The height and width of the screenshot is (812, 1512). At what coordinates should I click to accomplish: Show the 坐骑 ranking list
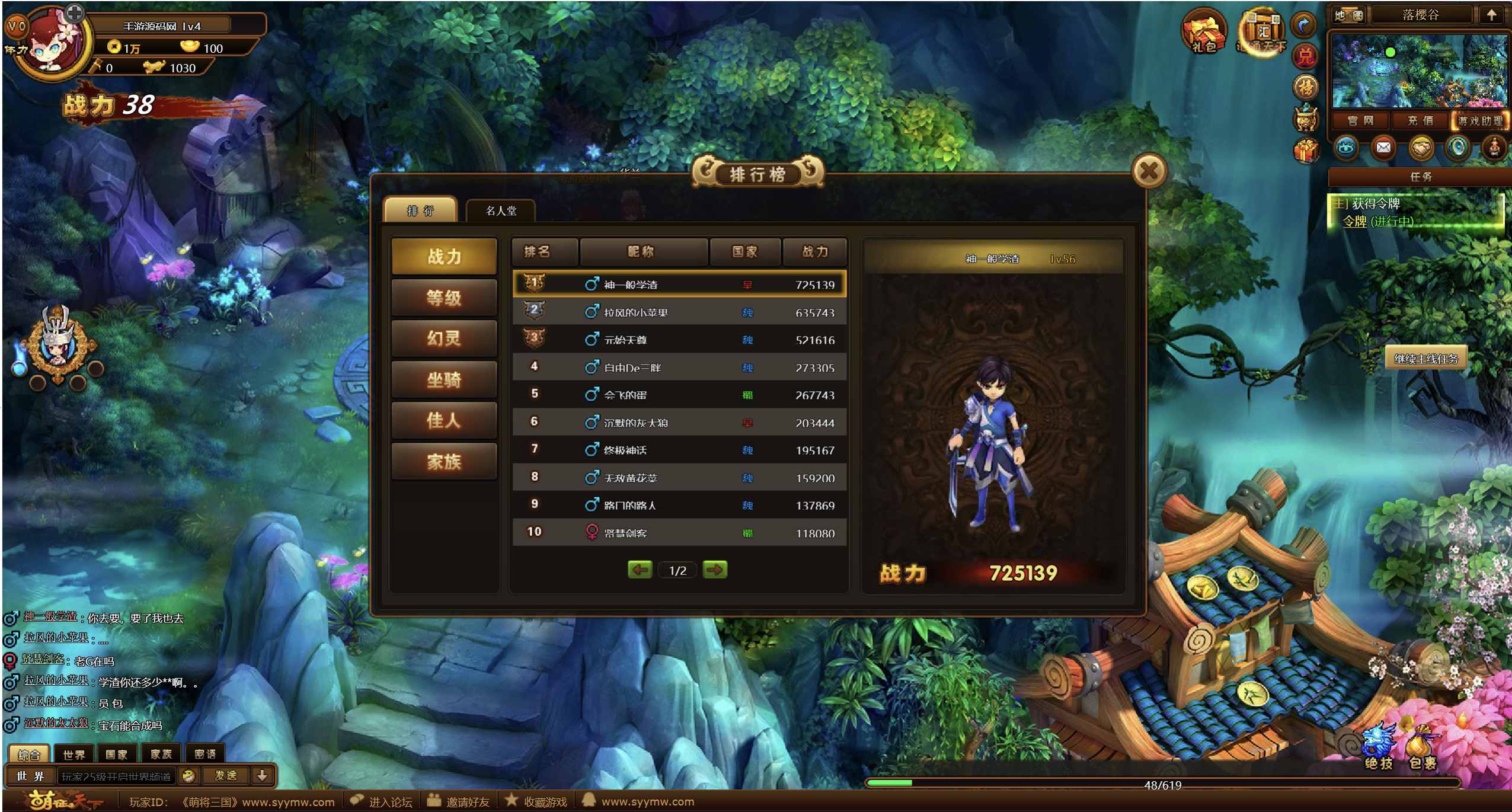pyautogui.click(x=444, y=379)
